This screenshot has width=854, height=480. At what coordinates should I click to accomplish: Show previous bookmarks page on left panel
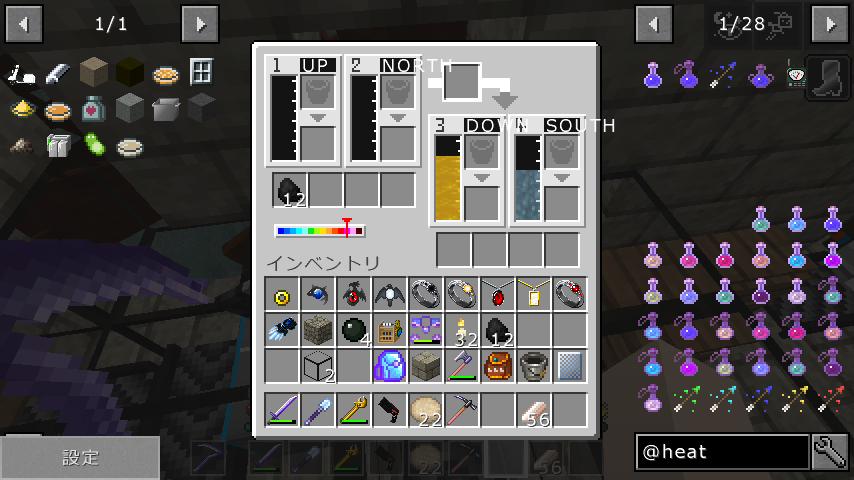pos(24,23)
